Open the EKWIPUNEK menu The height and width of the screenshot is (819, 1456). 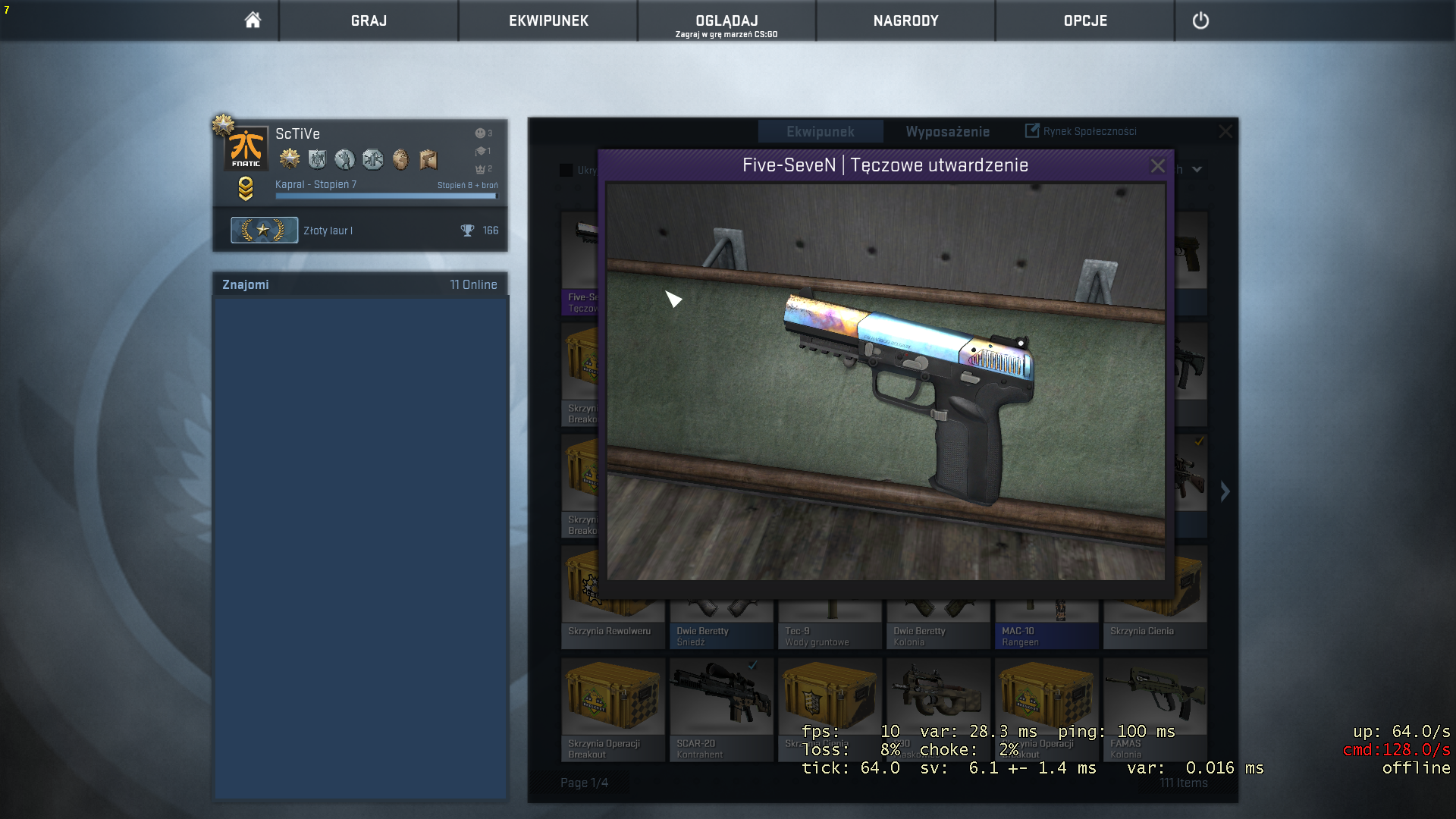pos(548,20)
